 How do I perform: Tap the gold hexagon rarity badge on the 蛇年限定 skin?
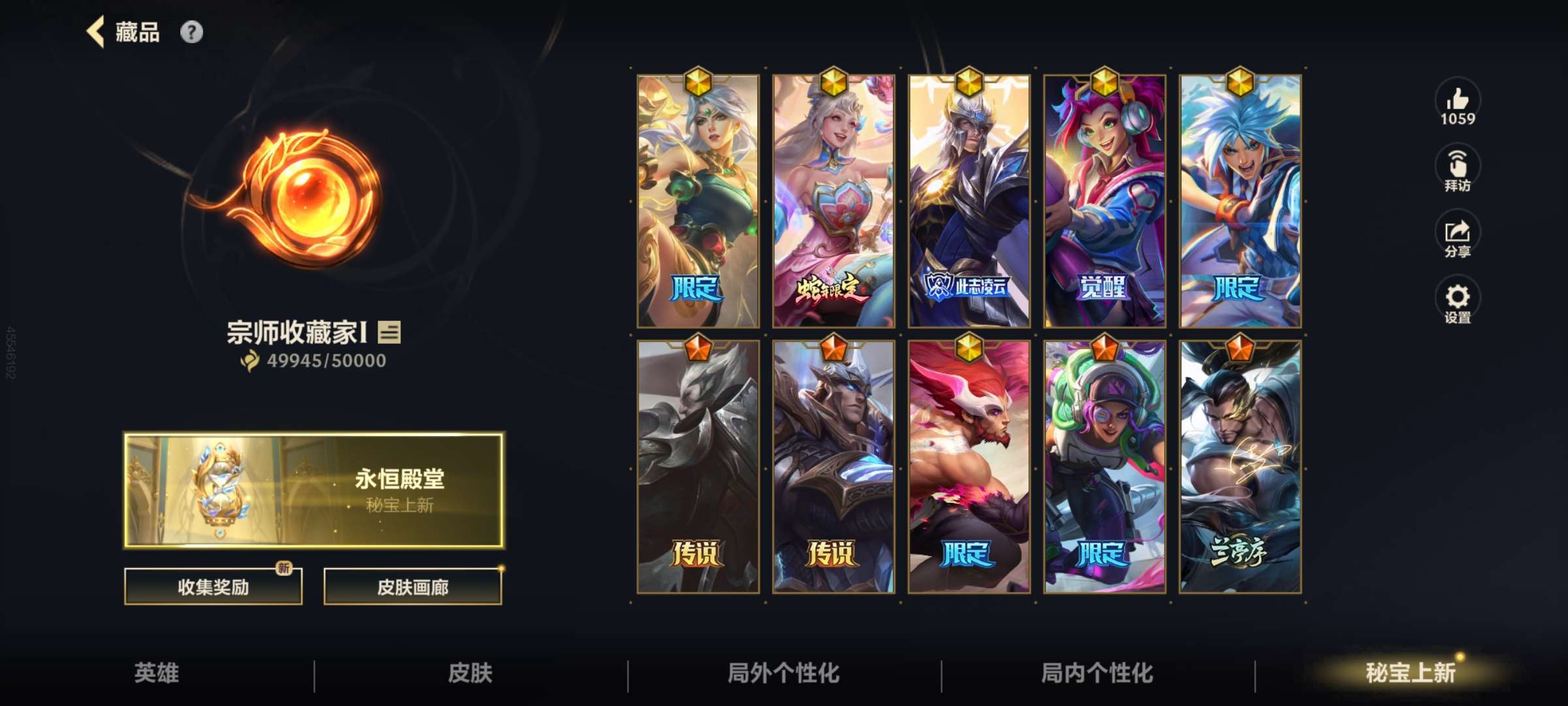(835, 82)
